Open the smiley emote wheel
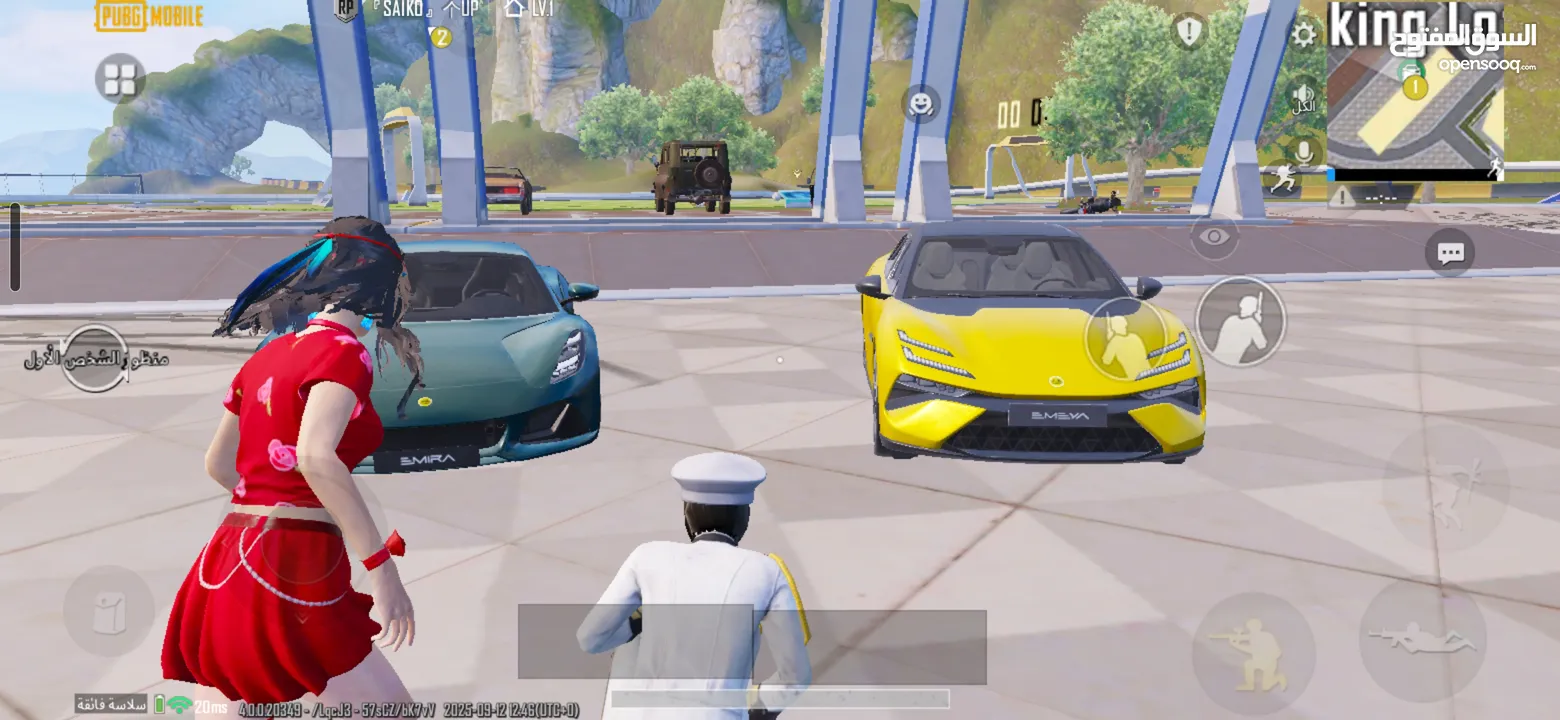1560x720 pixels. pos(920,103)
